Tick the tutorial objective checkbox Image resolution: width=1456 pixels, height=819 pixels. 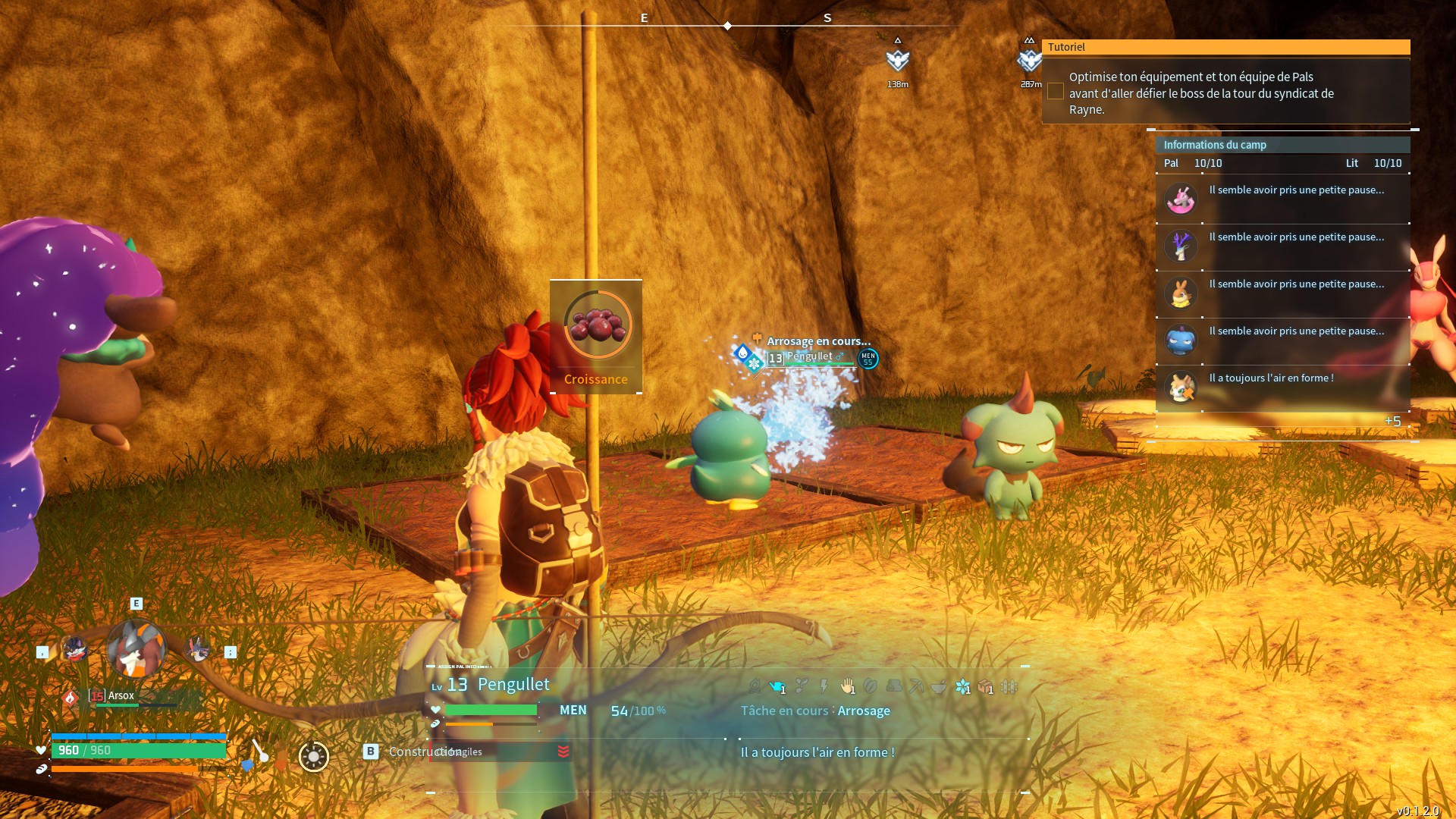(1055, 92)
